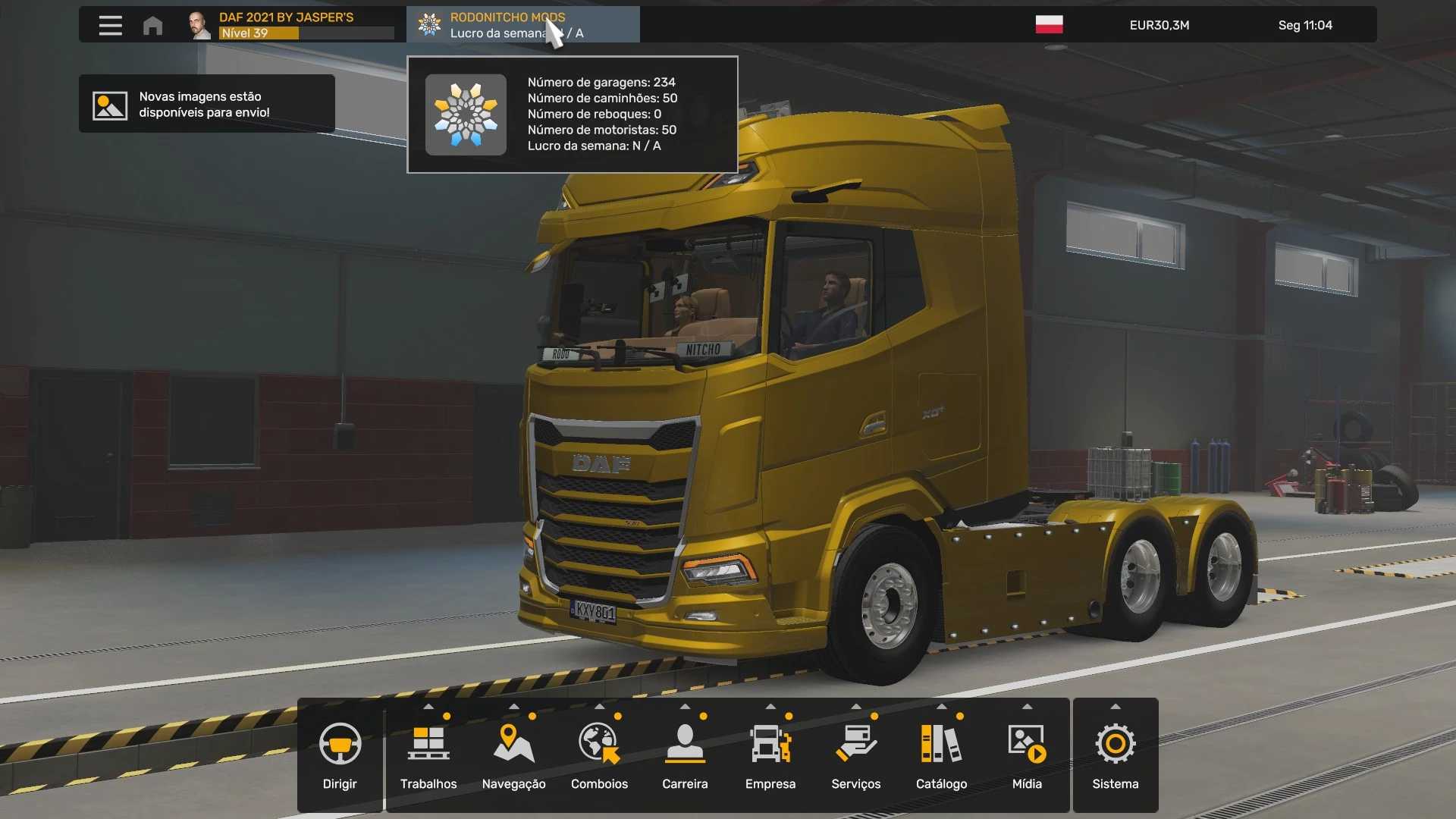Click the Polish flag icon
The image size is (1456, 819).
tap(1049, 25)
